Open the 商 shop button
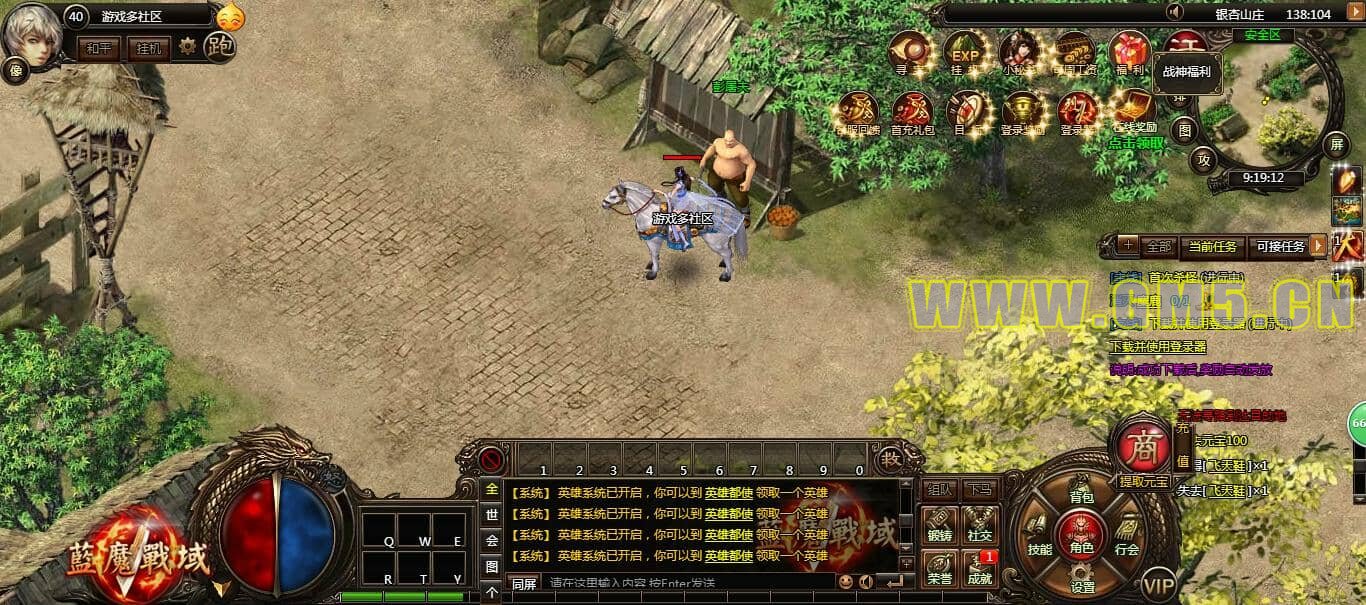The height and width of the screenshot is (605, 1366). [x=1142, y=447]
